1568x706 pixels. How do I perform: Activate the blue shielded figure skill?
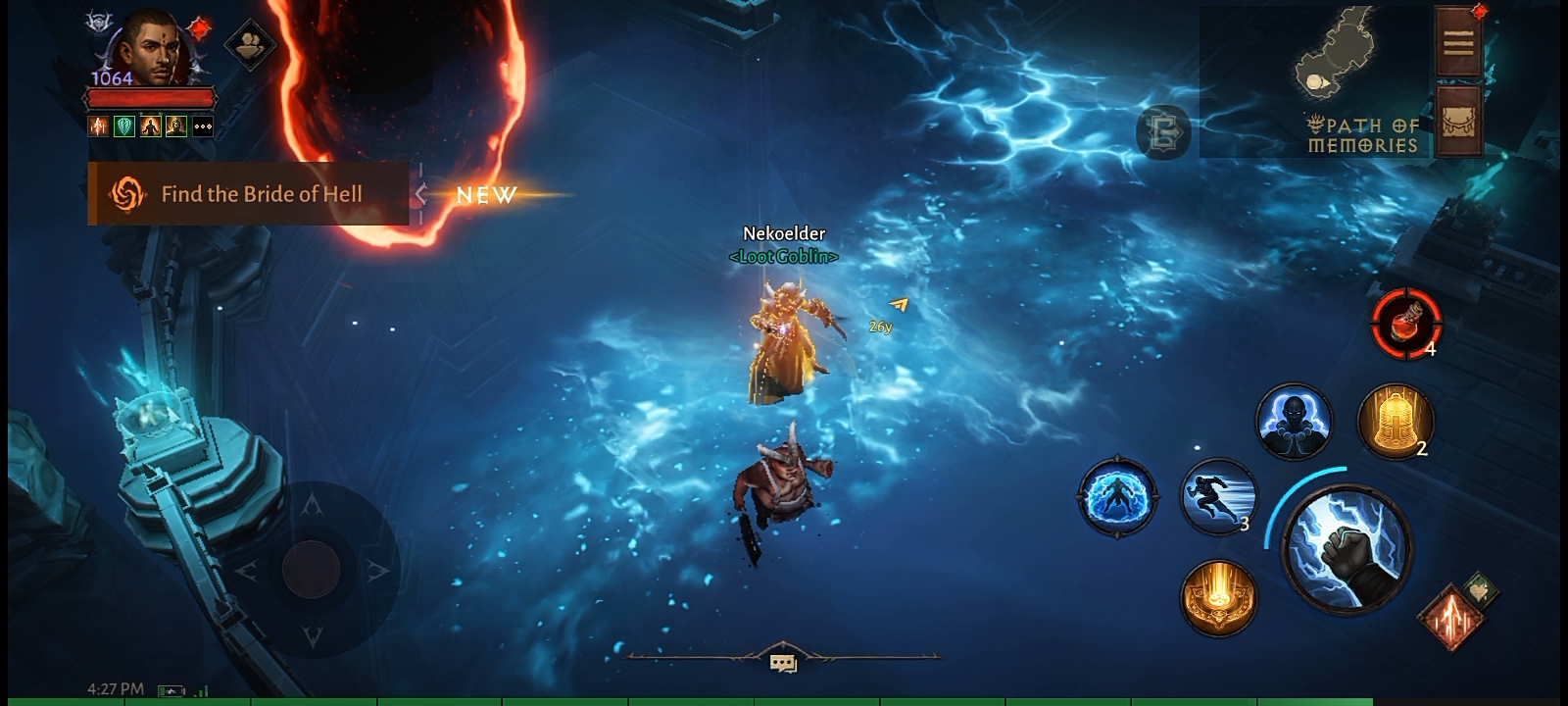1116,496
